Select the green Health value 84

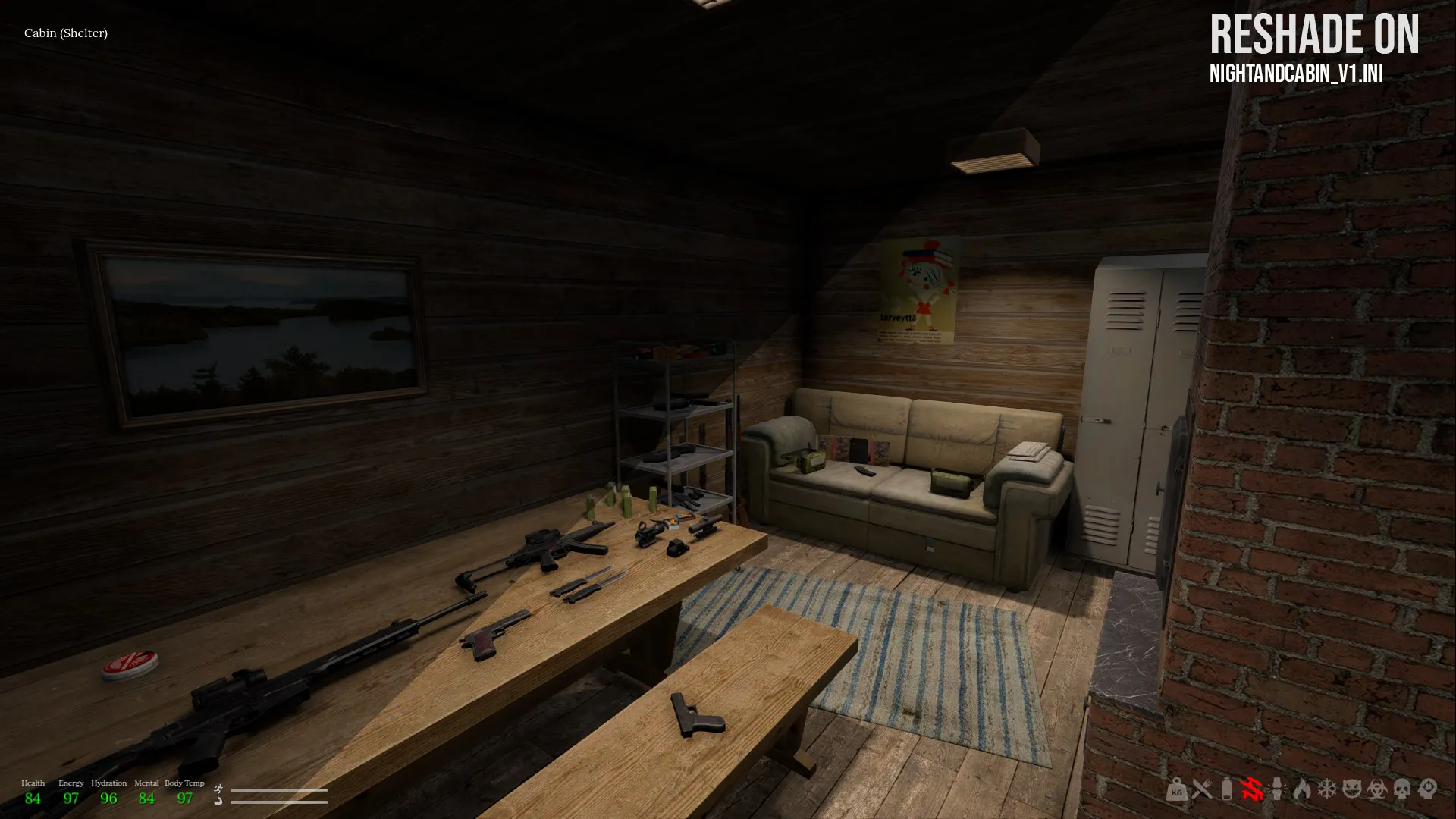point(33,799)
